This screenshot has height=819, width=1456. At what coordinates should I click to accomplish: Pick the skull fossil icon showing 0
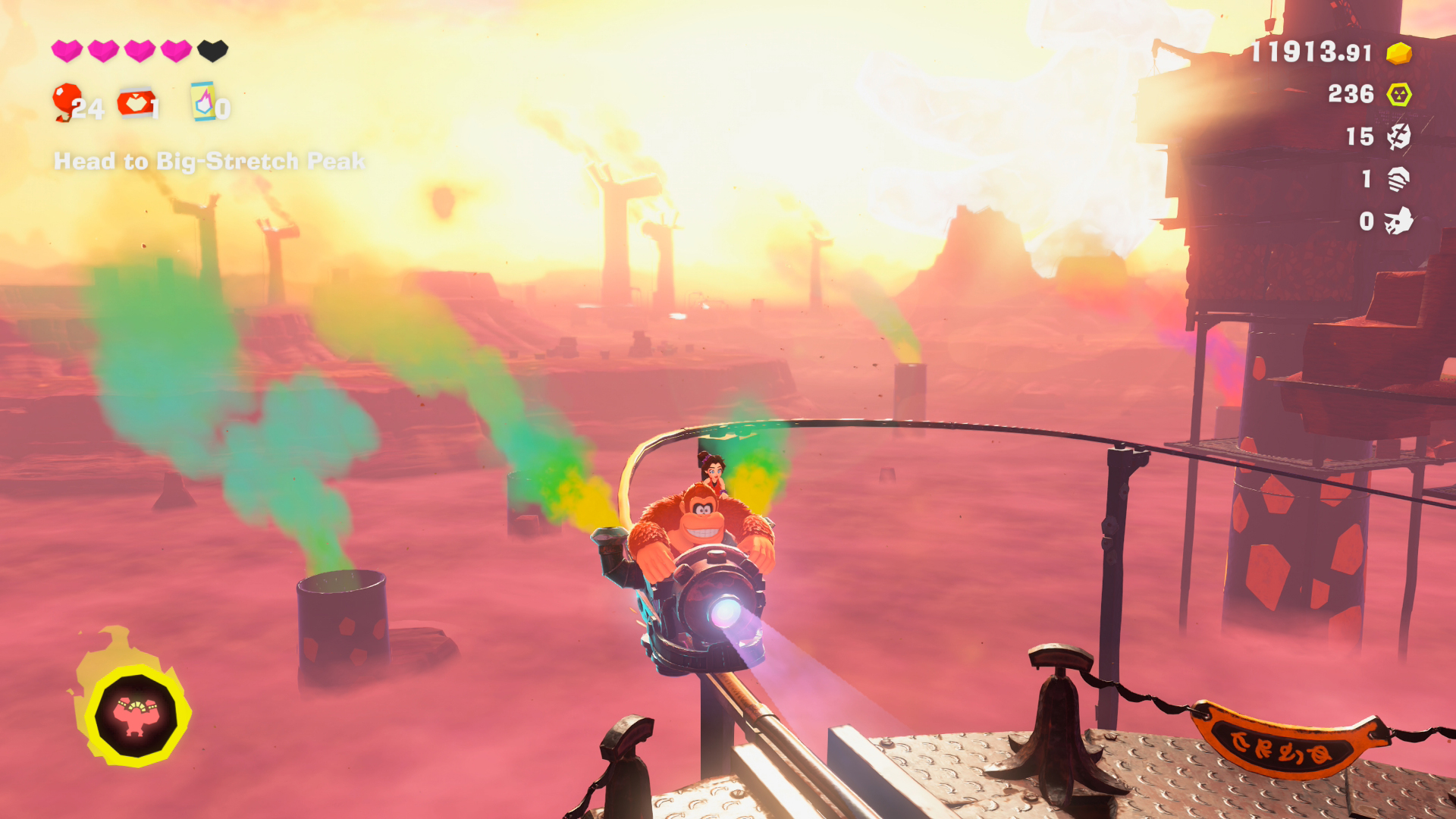[x=1399, y=221]
